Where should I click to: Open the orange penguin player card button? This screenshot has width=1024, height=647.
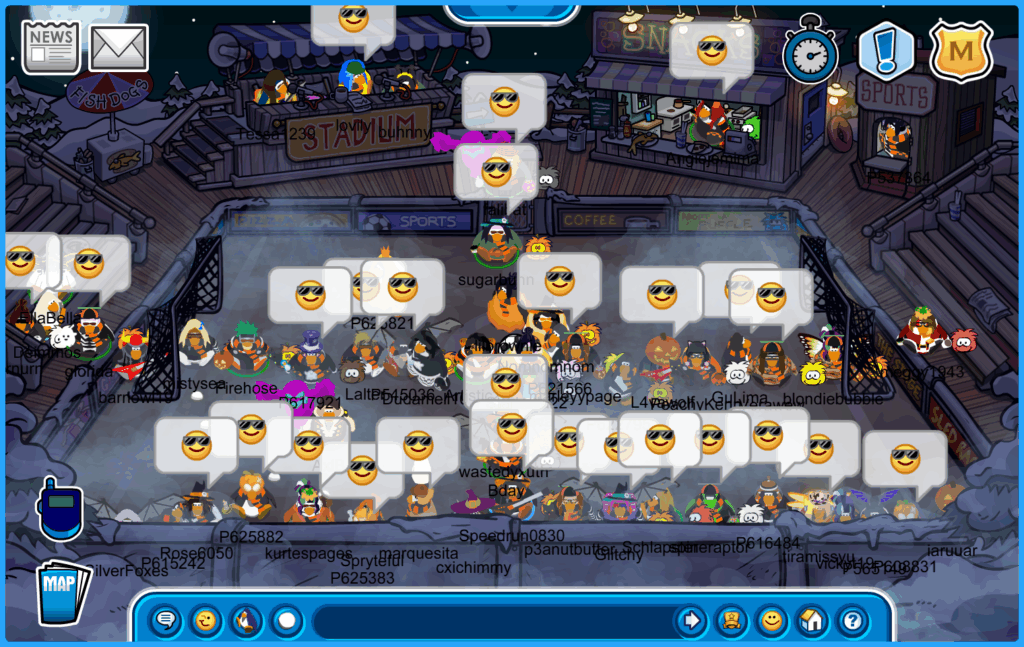732,621
